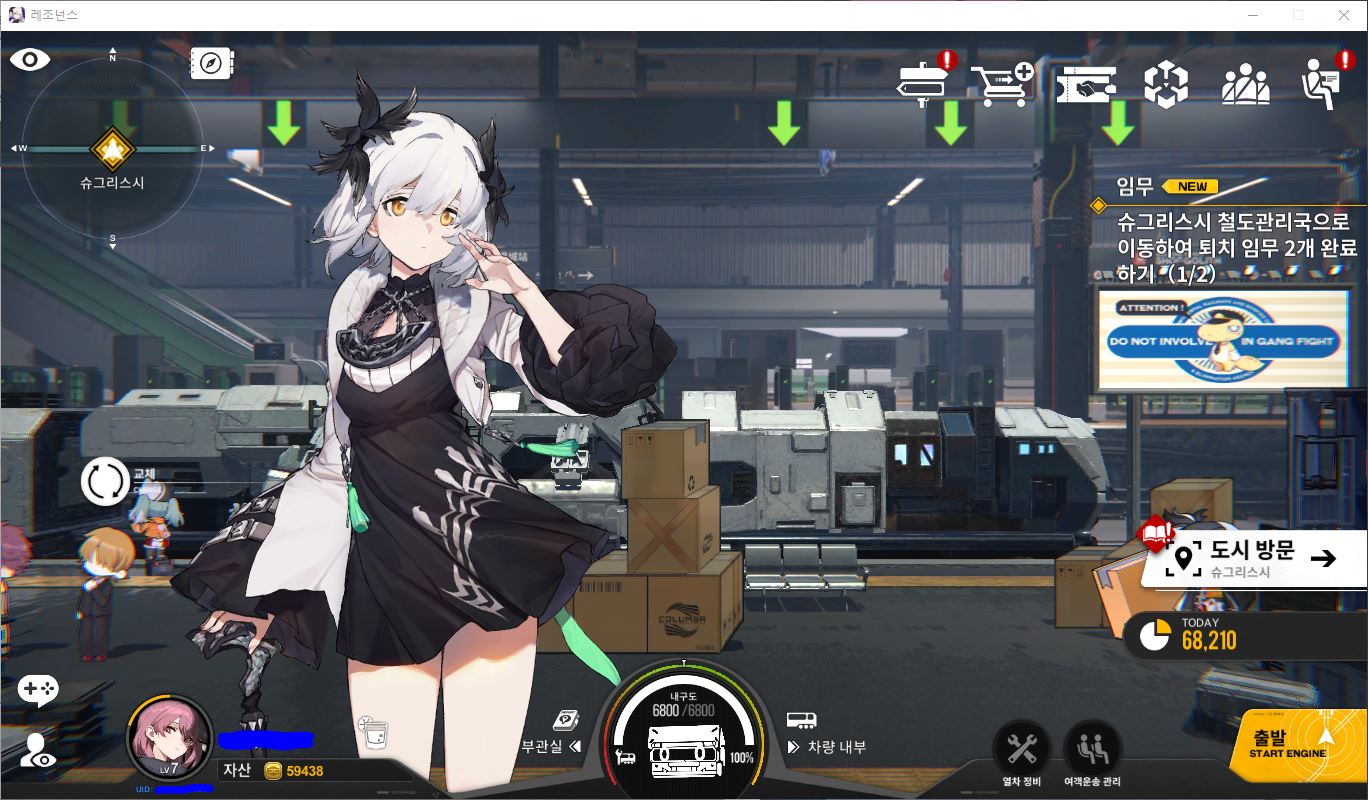Click the 슈그리스시 compass minimap

[x=112, y=150]
